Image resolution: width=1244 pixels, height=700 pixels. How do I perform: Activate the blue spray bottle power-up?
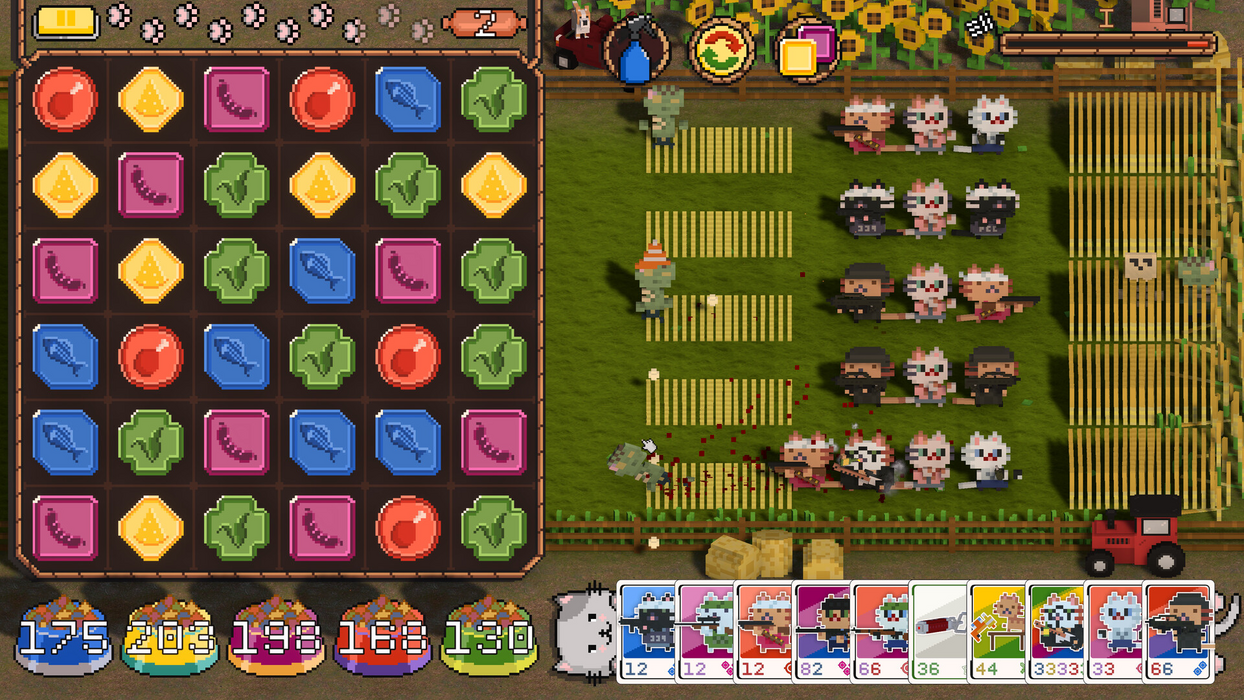[x=636, y=52]
